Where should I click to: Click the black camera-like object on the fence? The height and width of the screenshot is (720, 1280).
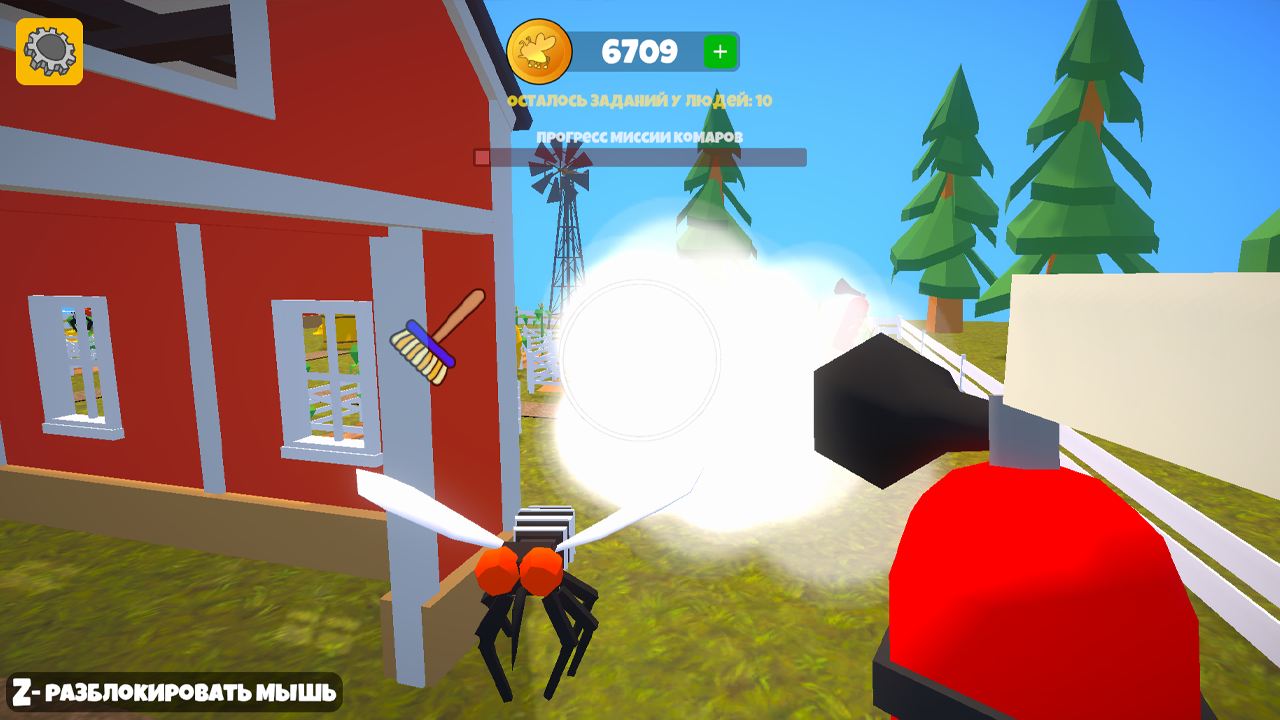pyautogui.click(x=880, y=410)
